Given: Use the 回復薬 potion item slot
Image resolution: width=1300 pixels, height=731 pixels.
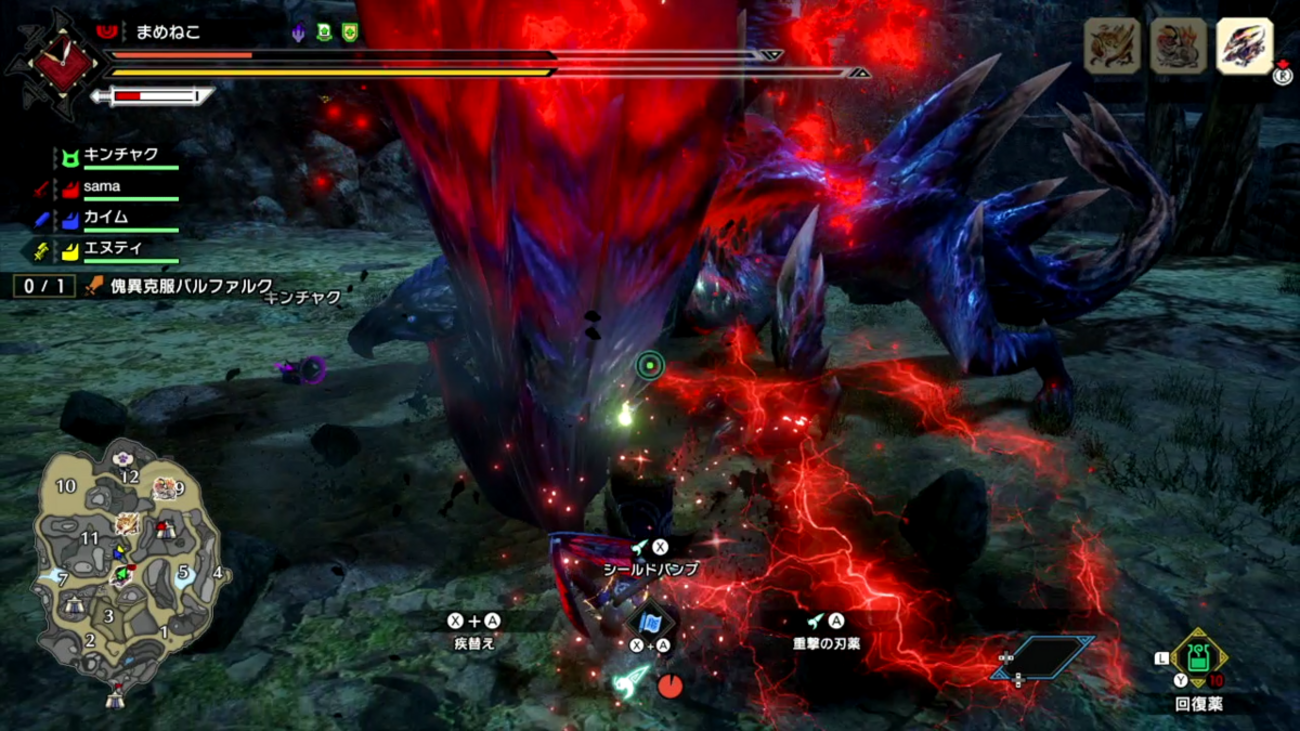Looking at the screenshot, I should (x=1198, y=659).
